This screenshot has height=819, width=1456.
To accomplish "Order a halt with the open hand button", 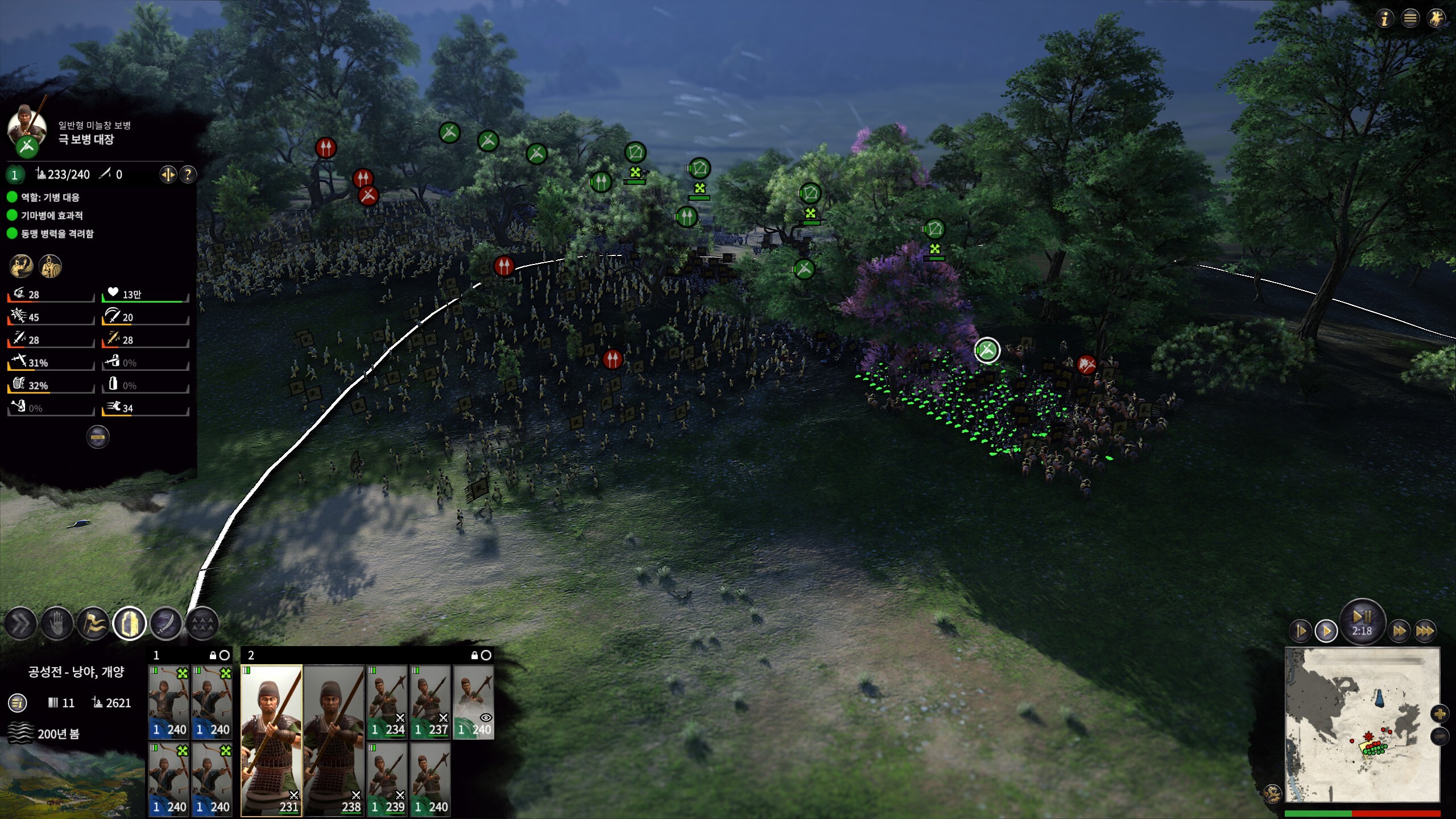I will 57,624.
